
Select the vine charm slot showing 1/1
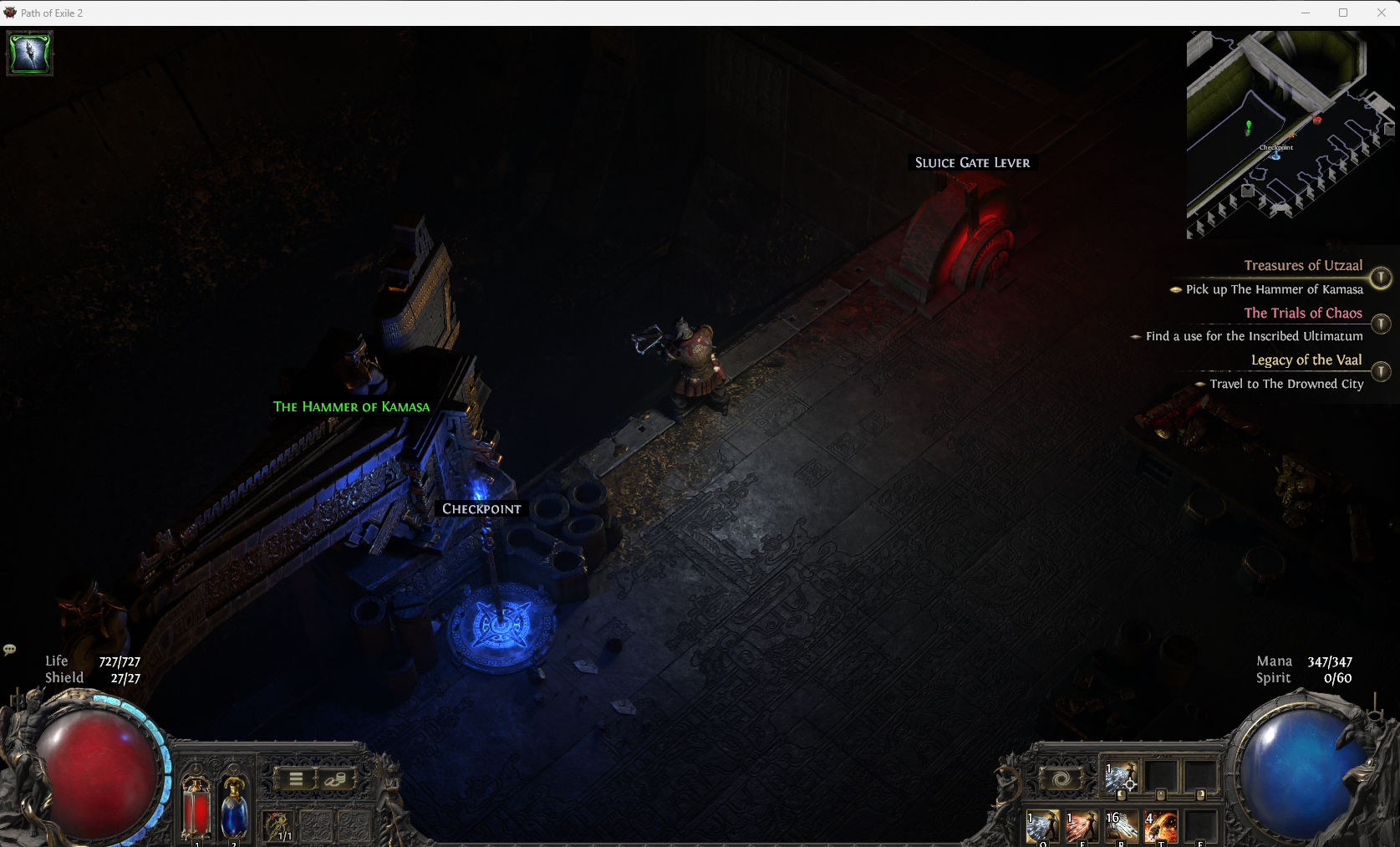pos(278,826)
